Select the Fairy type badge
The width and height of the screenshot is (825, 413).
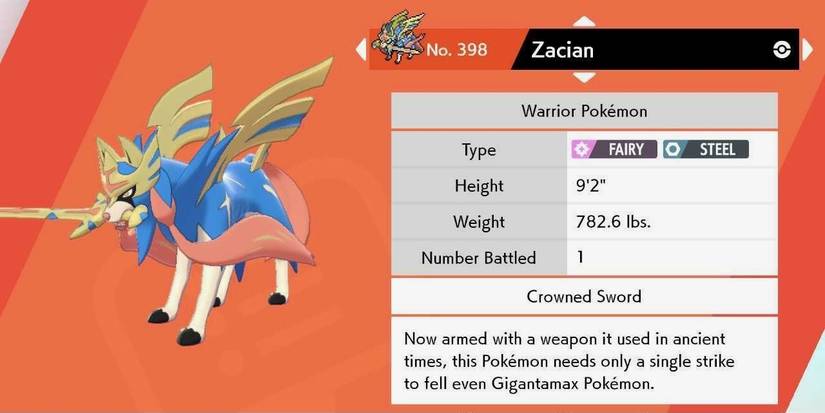pyautogui.click(x=612, y=150)
